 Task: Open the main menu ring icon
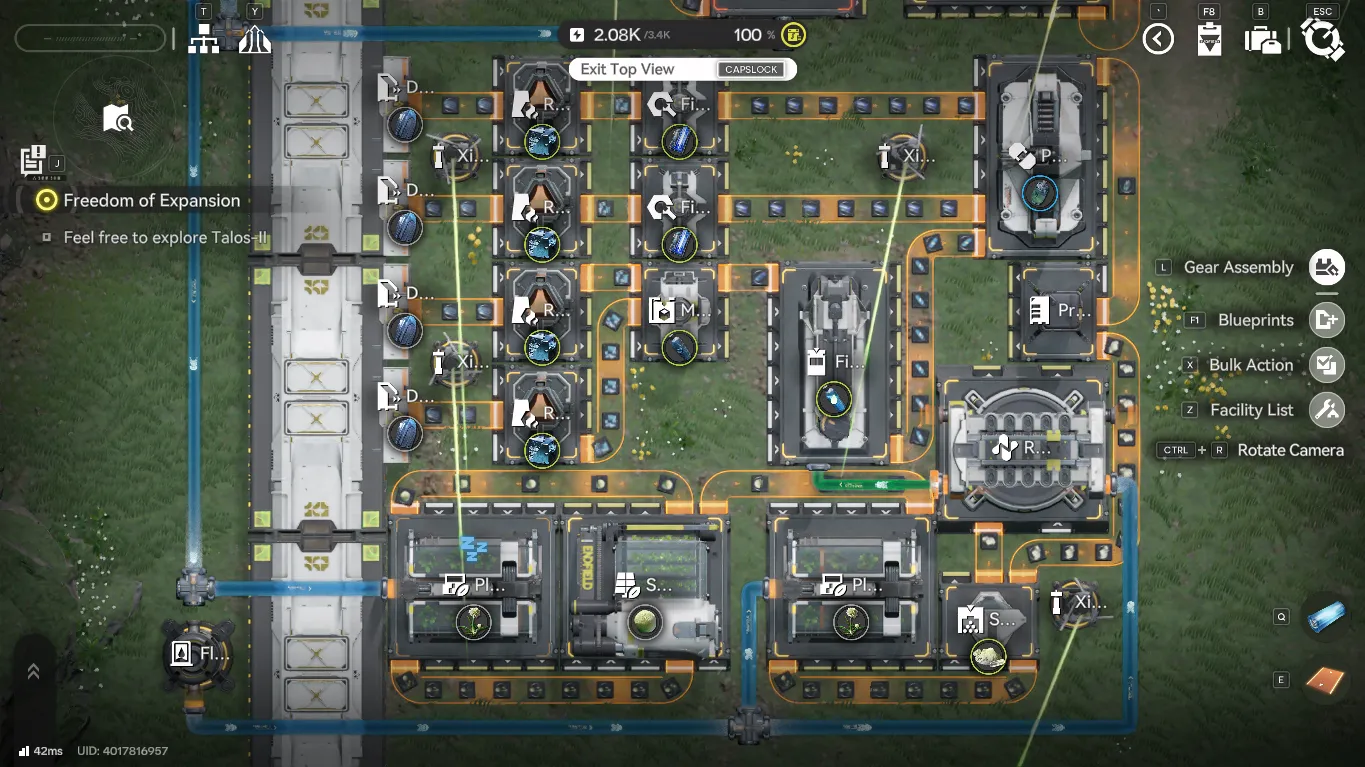[1322, 40]
